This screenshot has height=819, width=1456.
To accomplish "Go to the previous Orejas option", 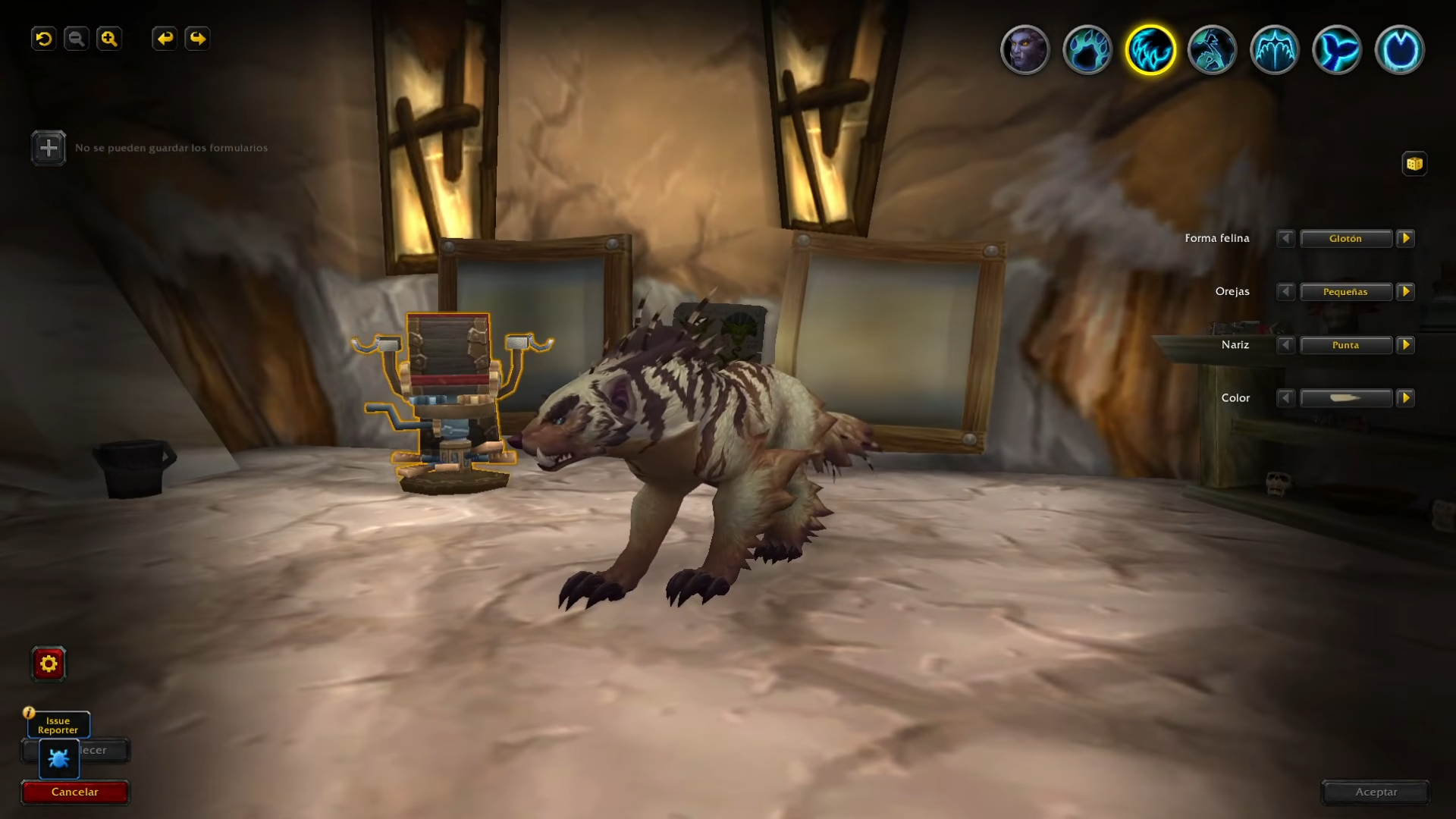I will click(1285, 292).
